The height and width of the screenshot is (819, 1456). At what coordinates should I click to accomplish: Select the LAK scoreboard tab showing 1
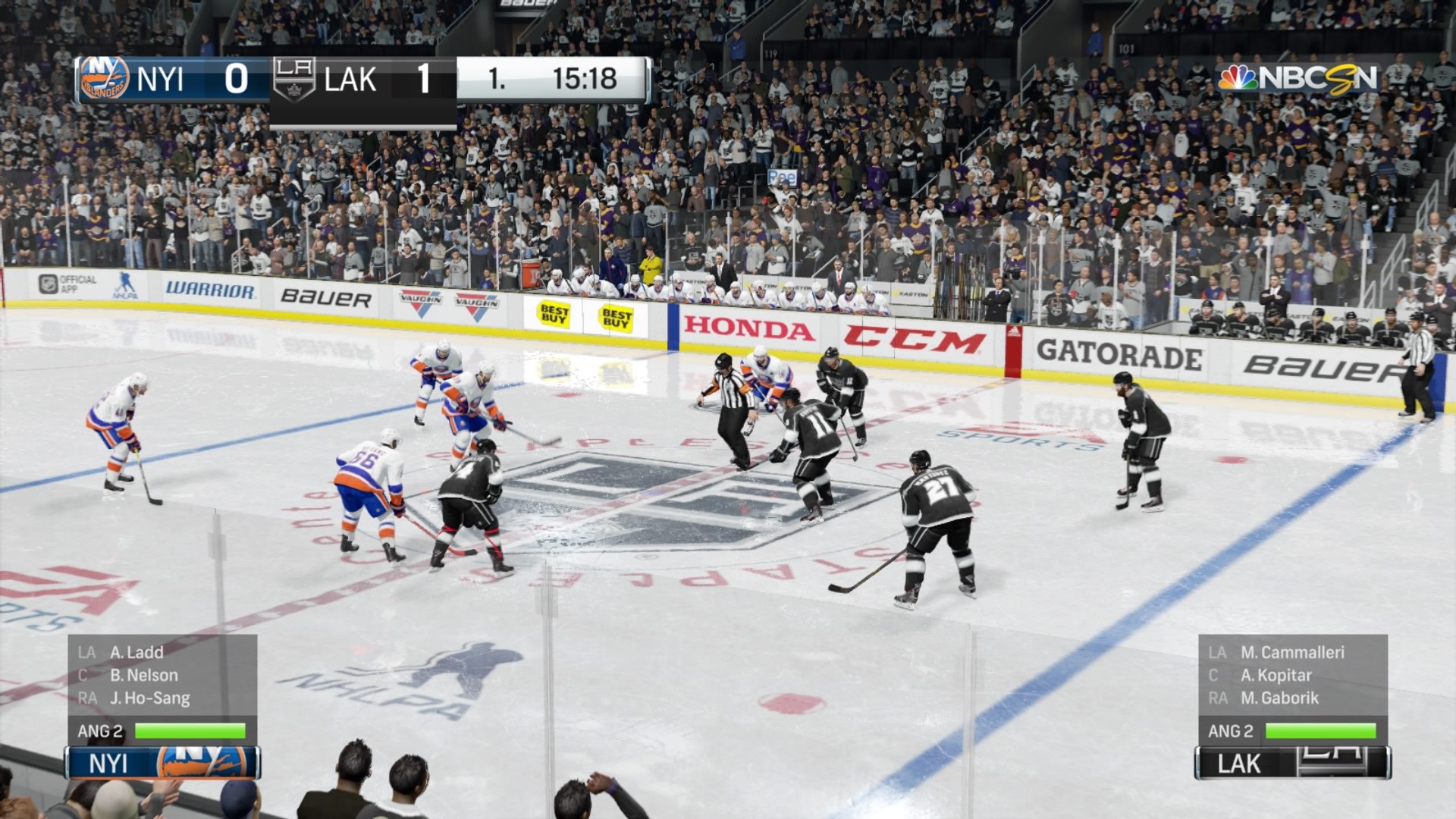[422, 78]
